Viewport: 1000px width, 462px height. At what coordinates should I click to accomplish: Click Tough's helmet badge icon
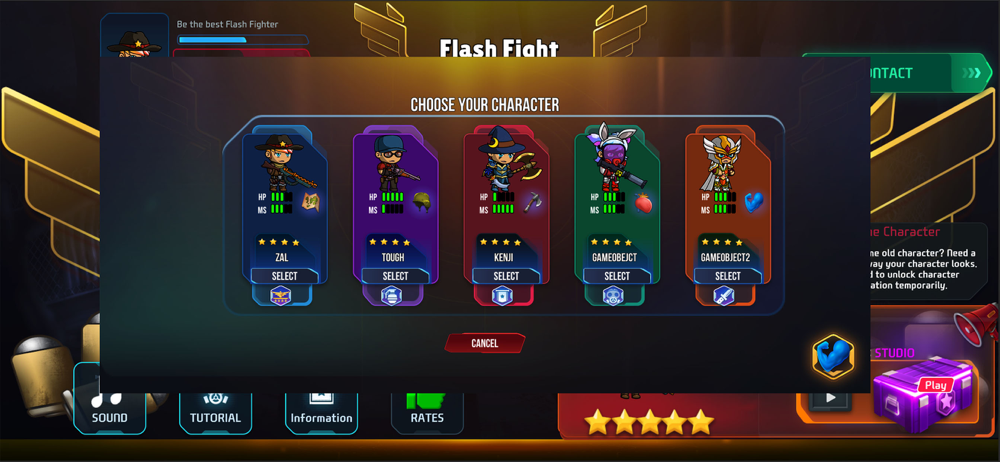click(392, 295)
